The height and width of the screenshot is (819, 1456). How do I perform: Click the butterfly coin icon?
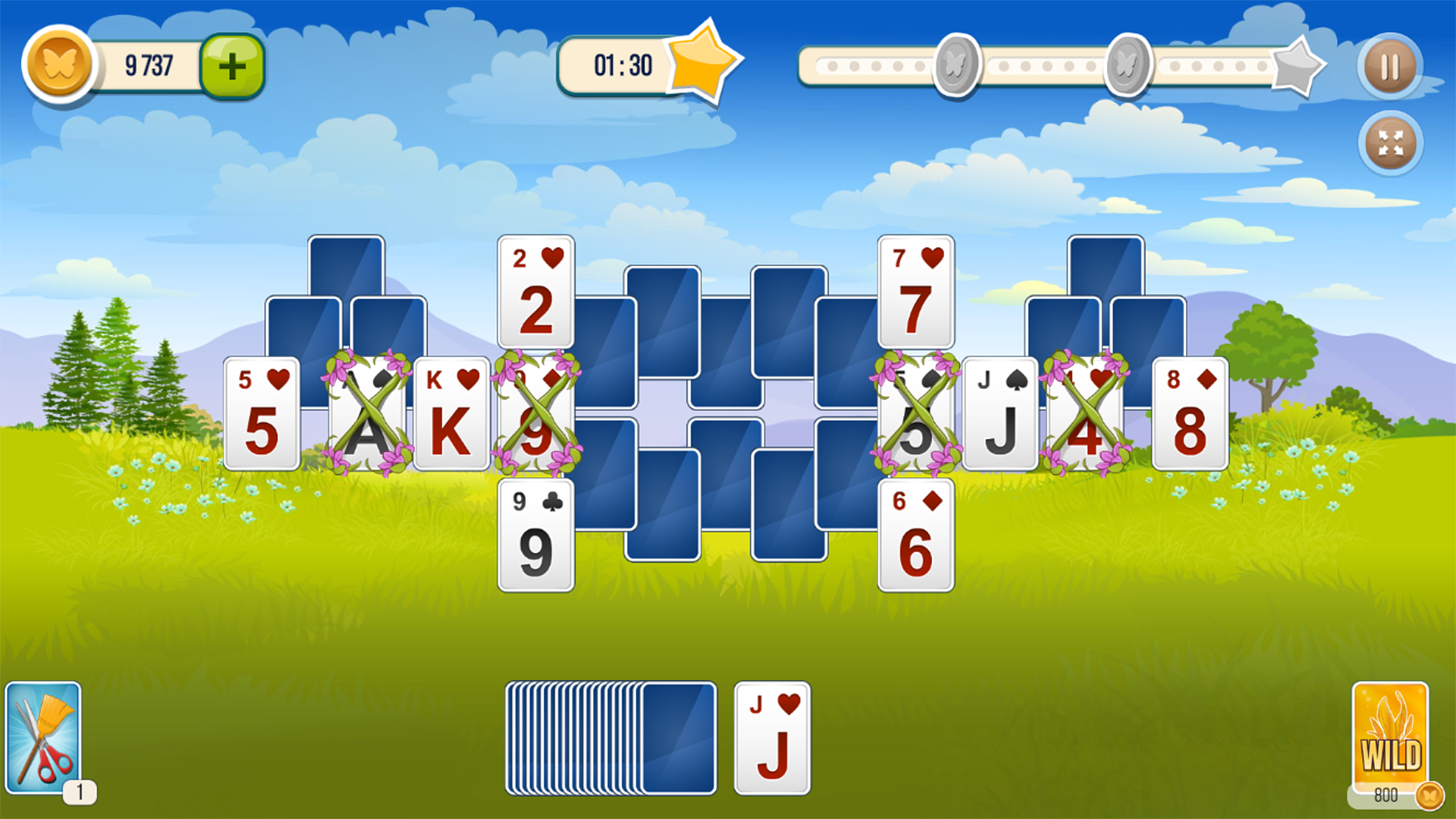[58, 64]
